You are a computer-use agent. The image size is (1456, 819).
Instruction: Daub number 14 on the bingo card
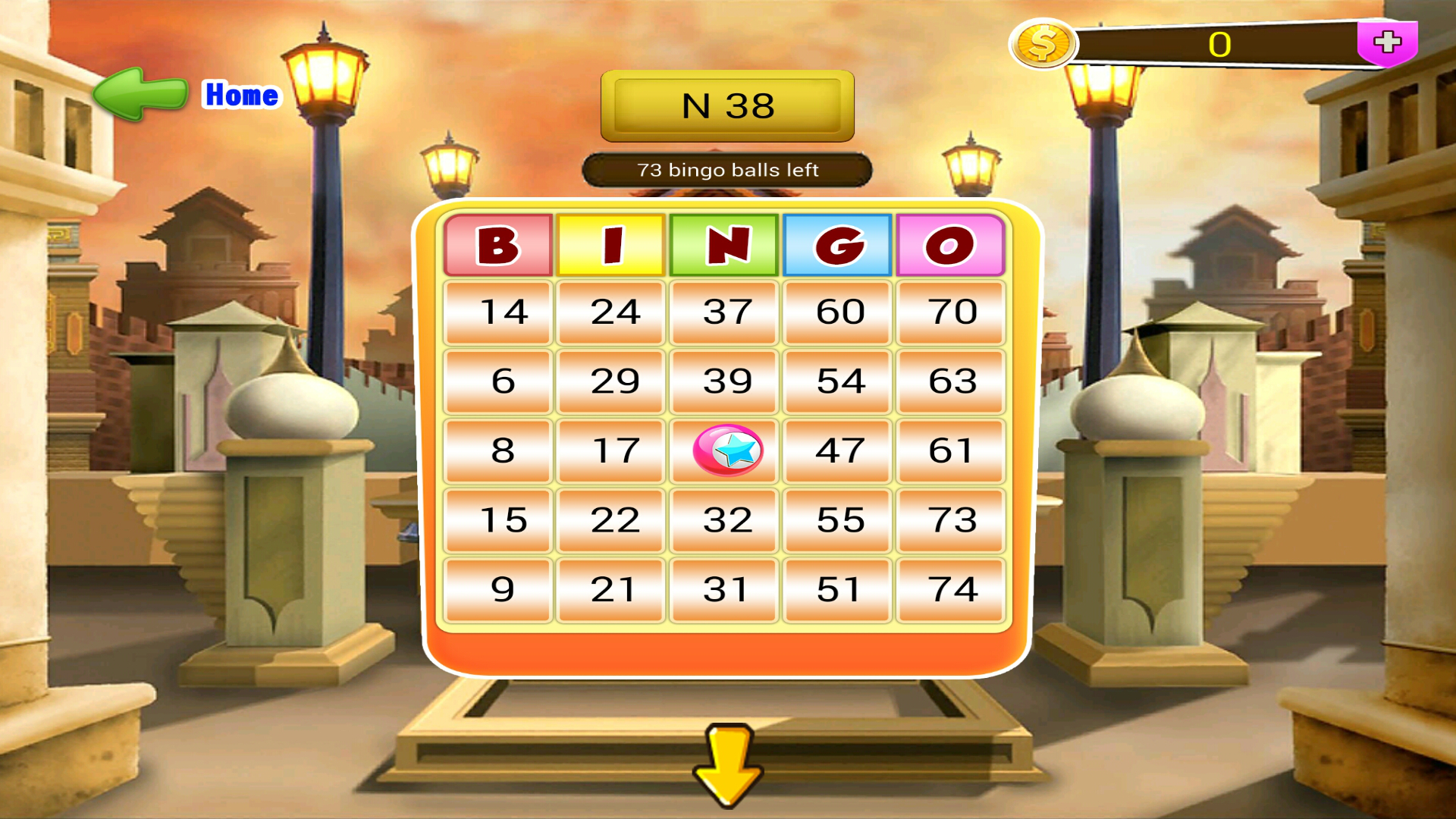[x=497, y=310]
